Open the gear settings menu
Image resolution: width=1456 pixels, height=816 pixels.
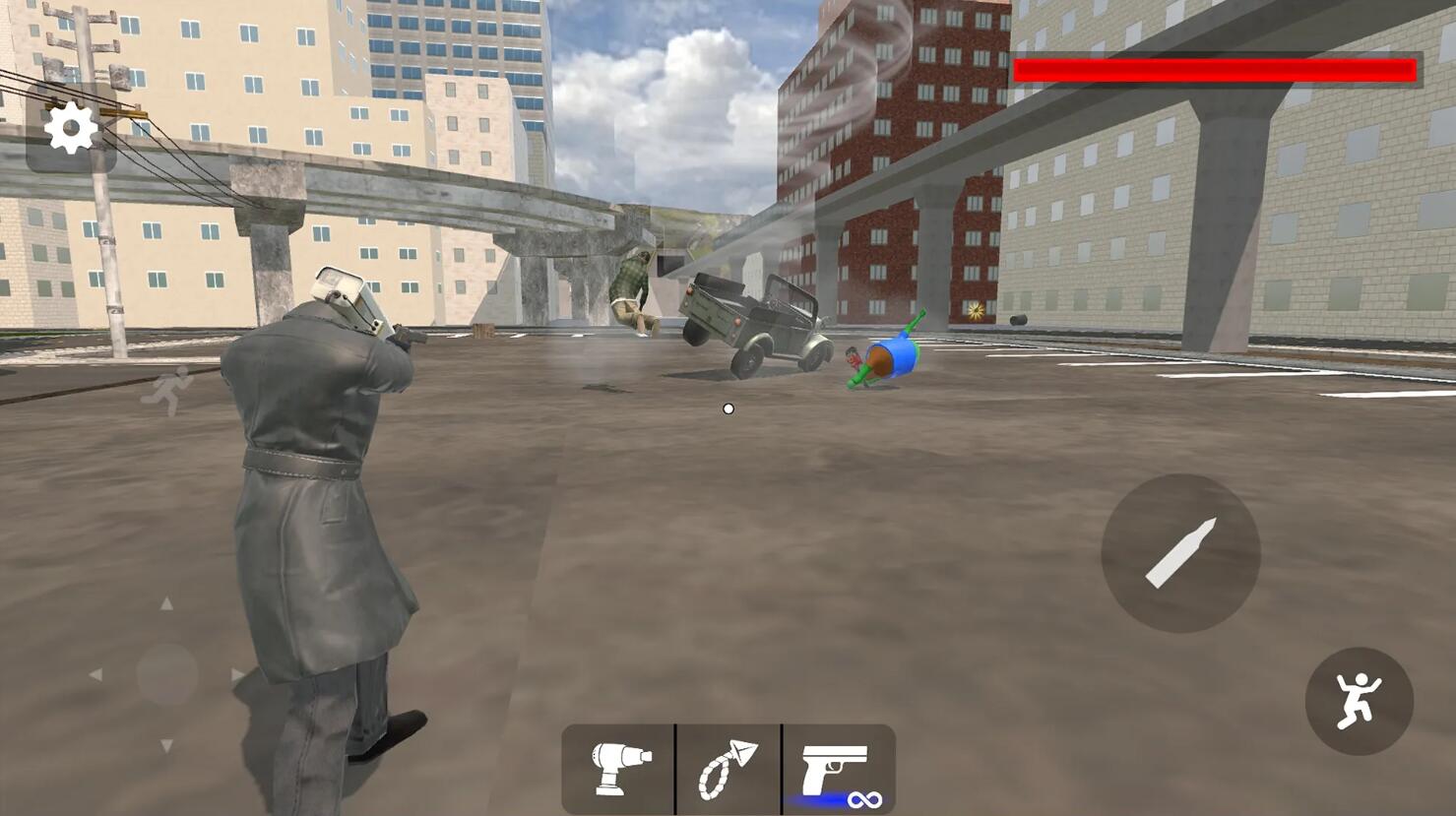[x=71, y=129]
